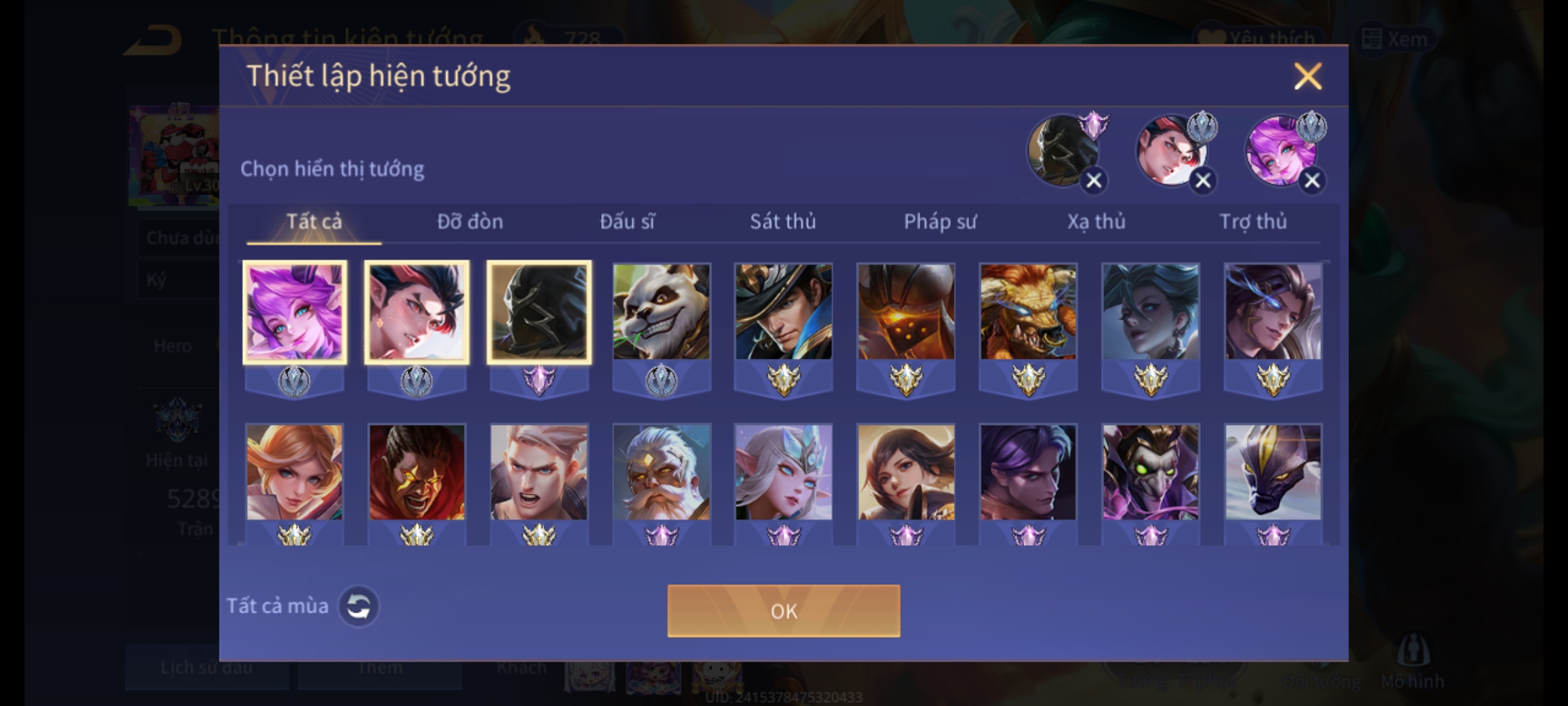The width and height of the screenshot is (1568, 706).
Task: Pick the hero with the blue cowboy hat
Action: (783, 312)
